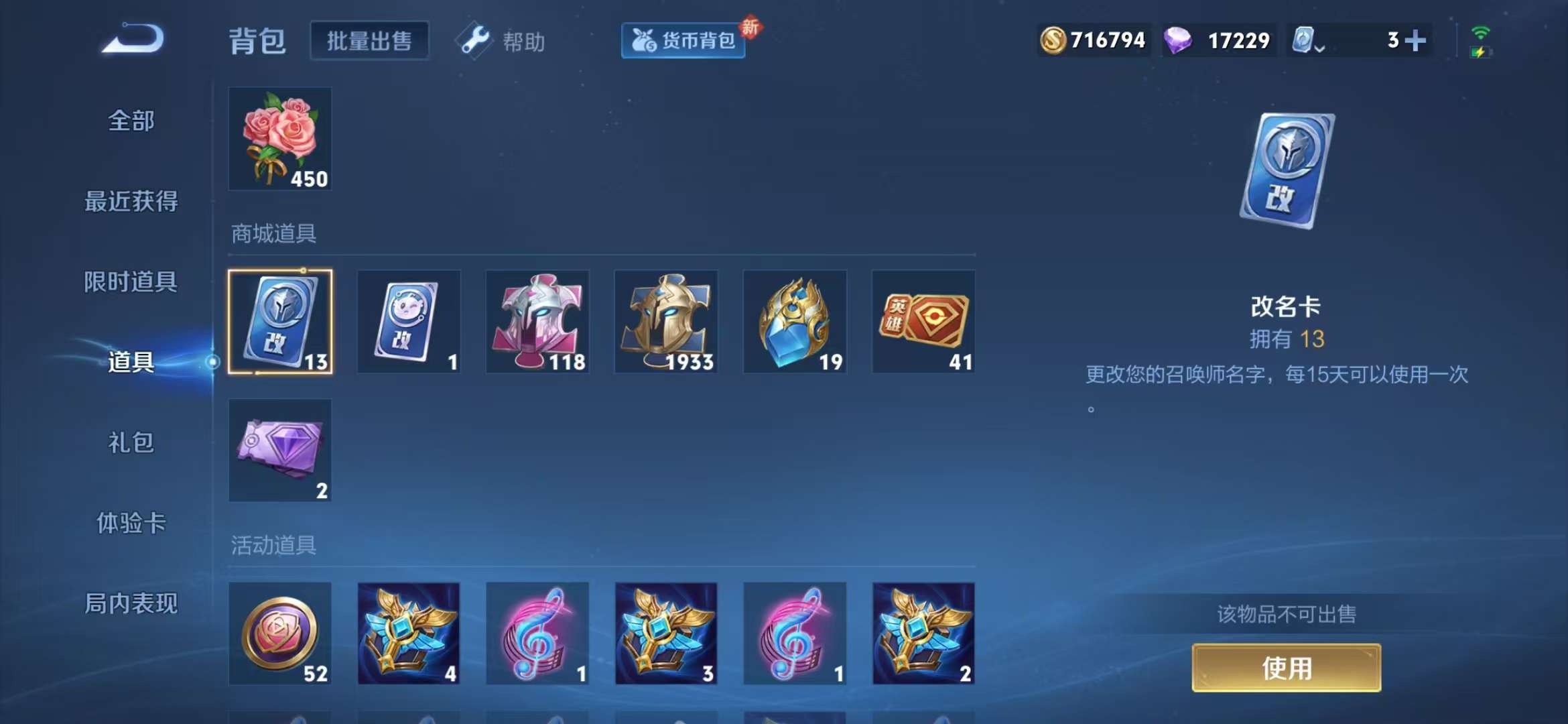Select the purple diamond coupon item (x2)
Viewport: 1568px width, 724px height.
click(x=281, y=450)
